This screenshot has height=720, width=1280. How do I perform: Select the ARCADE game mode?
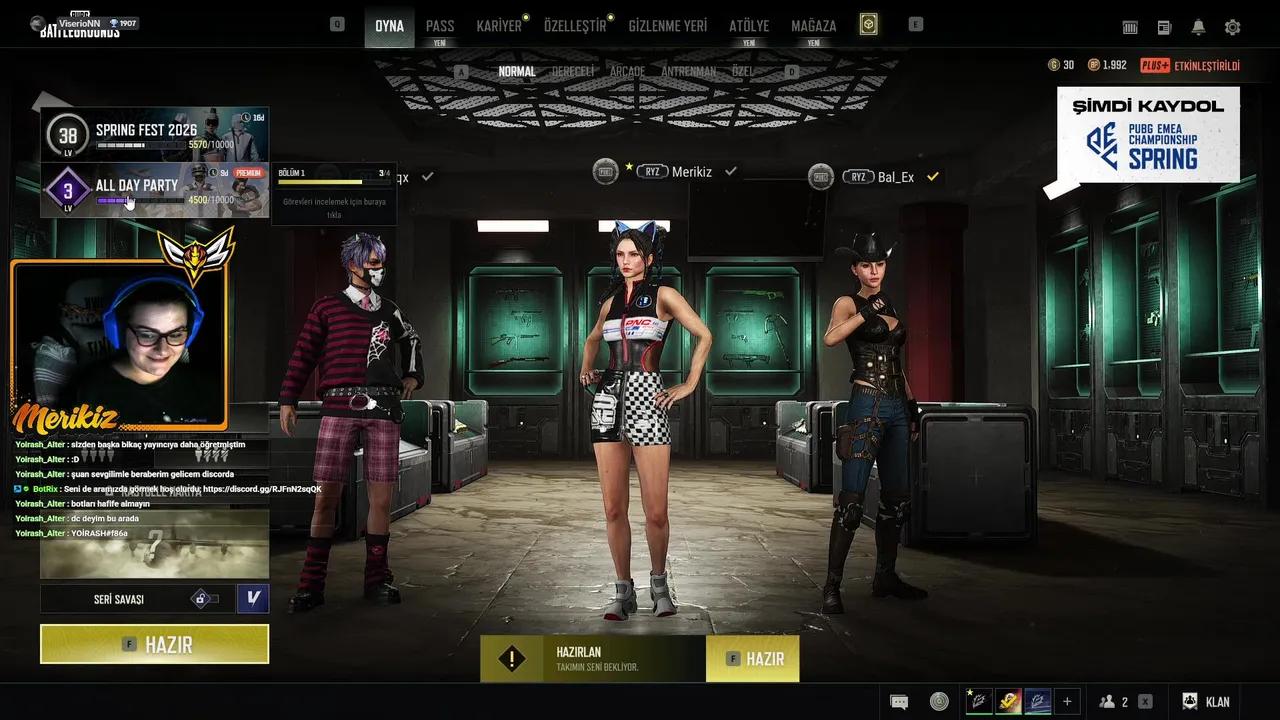(x=627, y=72)
